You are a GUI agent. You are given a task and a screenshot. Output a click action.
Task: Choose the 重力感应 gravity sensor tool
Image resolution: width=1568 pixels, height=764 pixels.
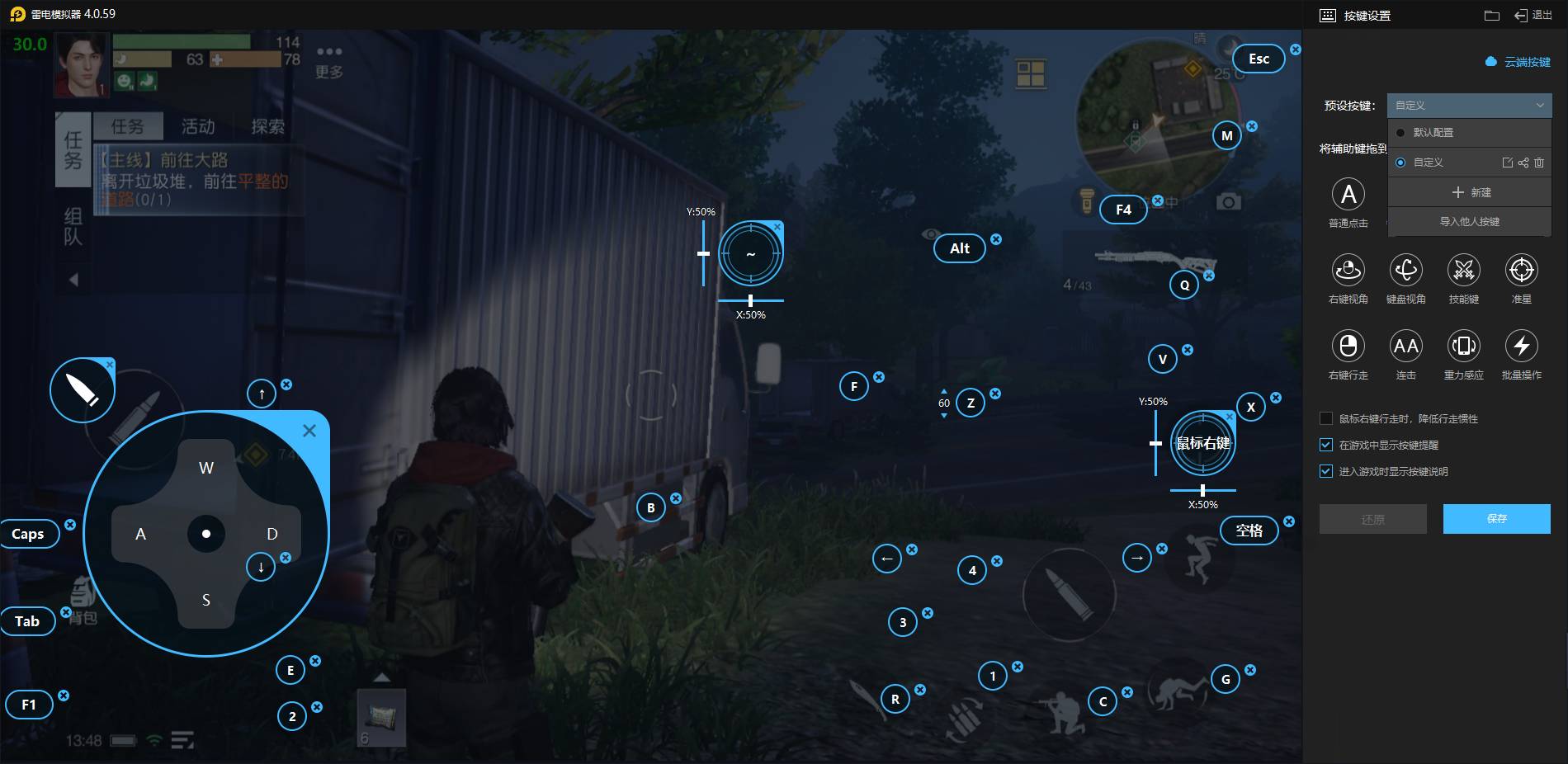[1463, 346]
